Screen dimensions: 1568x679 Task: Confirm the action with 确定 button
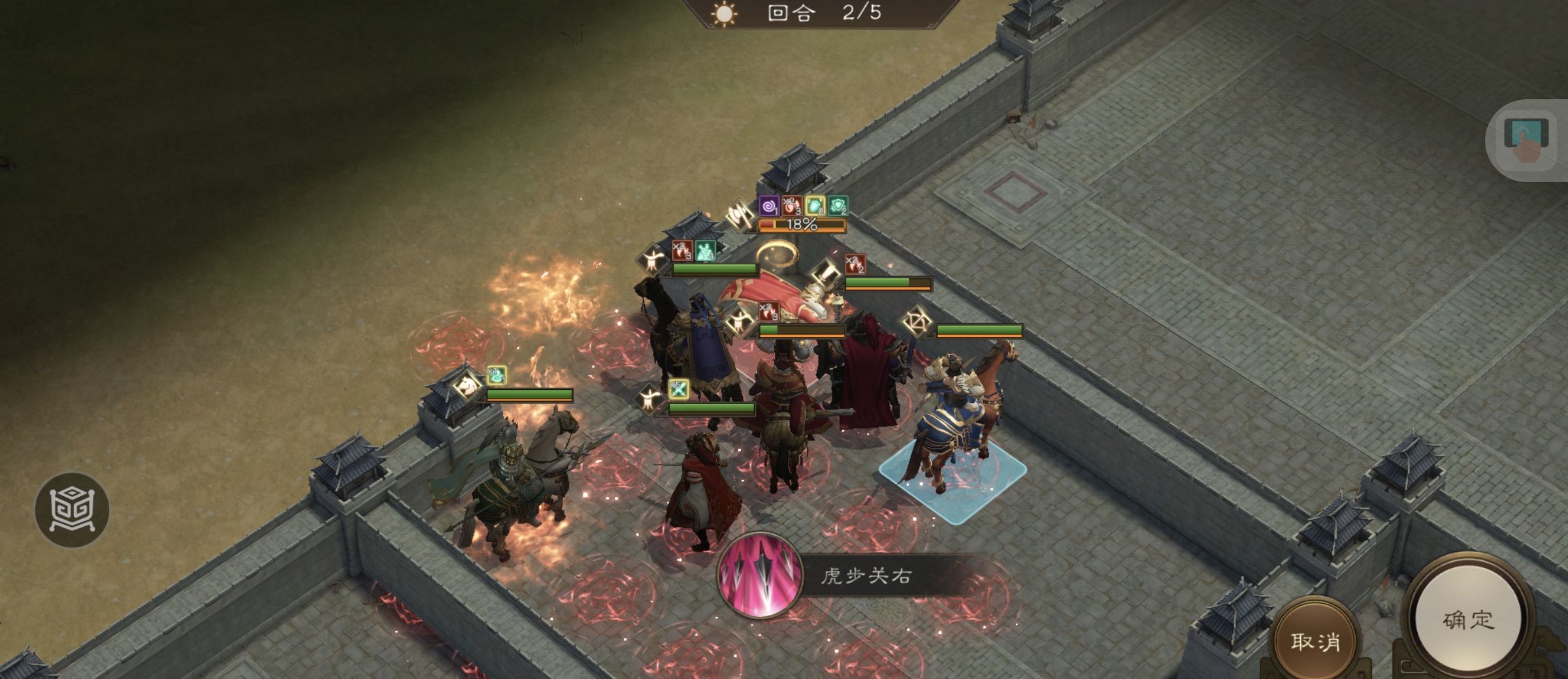click(x=1467, y=620)
